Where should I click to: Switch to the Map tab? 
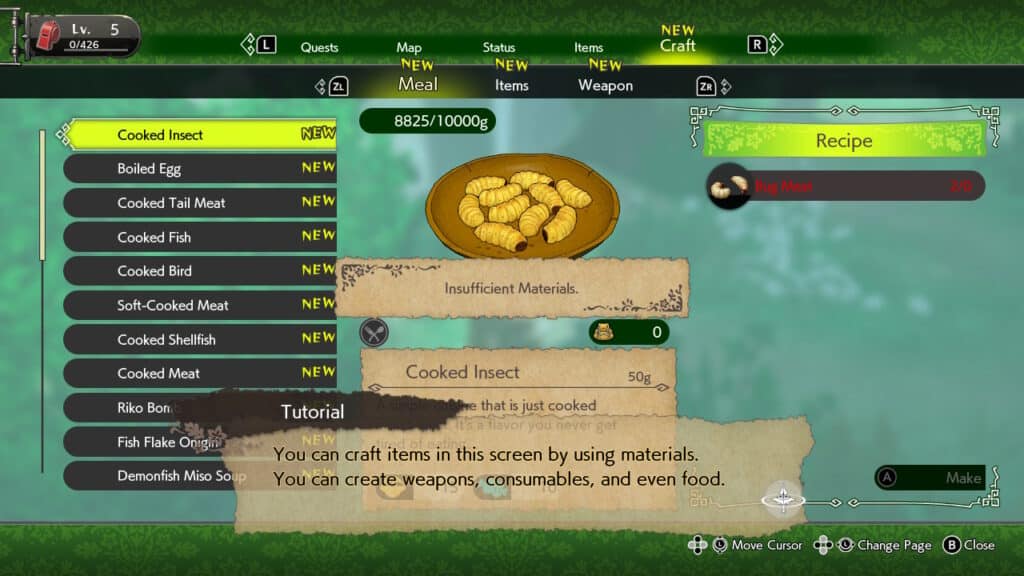409,47
